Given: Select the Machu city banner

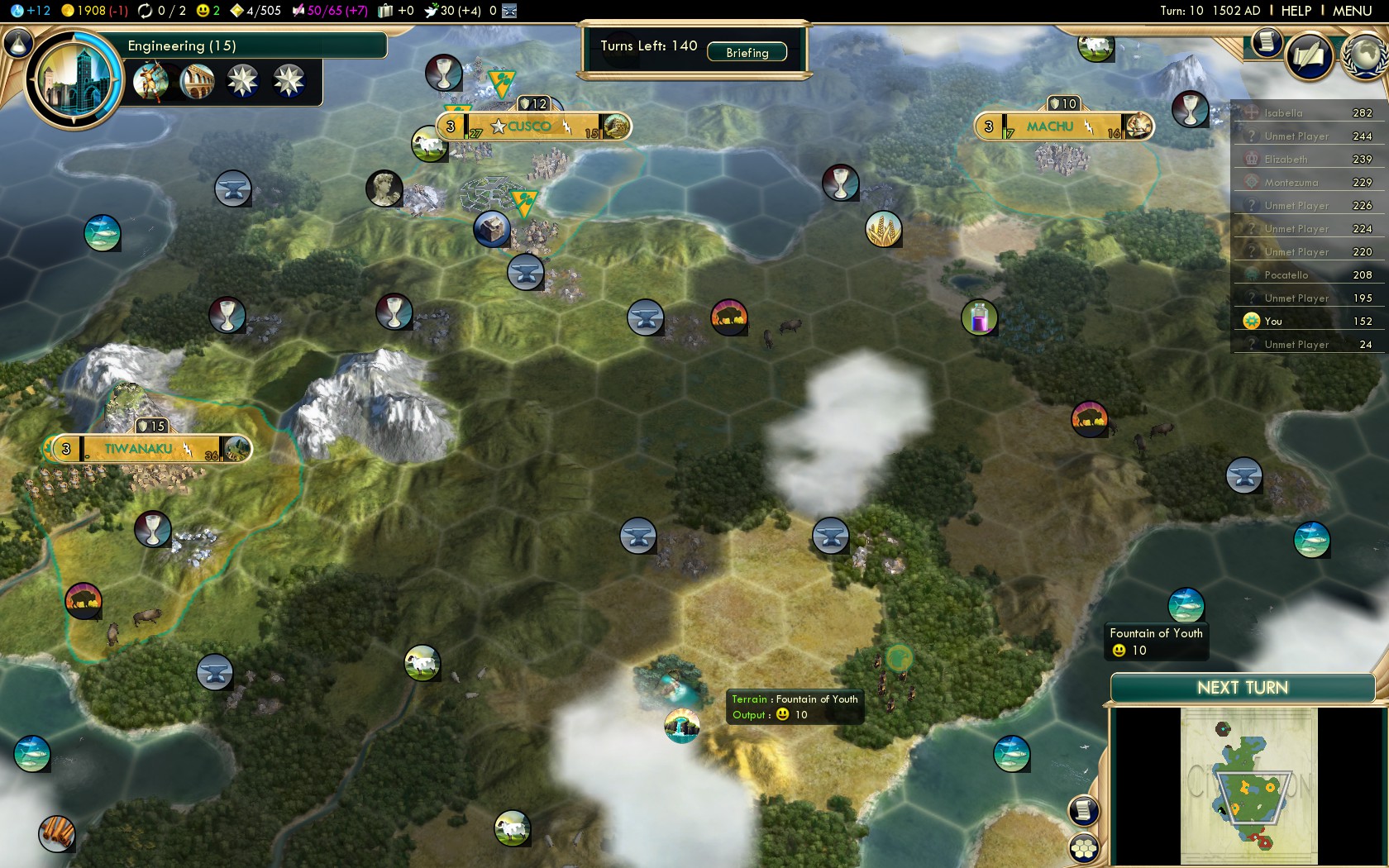Looking at the screenshot, I should pos(1050,126).
